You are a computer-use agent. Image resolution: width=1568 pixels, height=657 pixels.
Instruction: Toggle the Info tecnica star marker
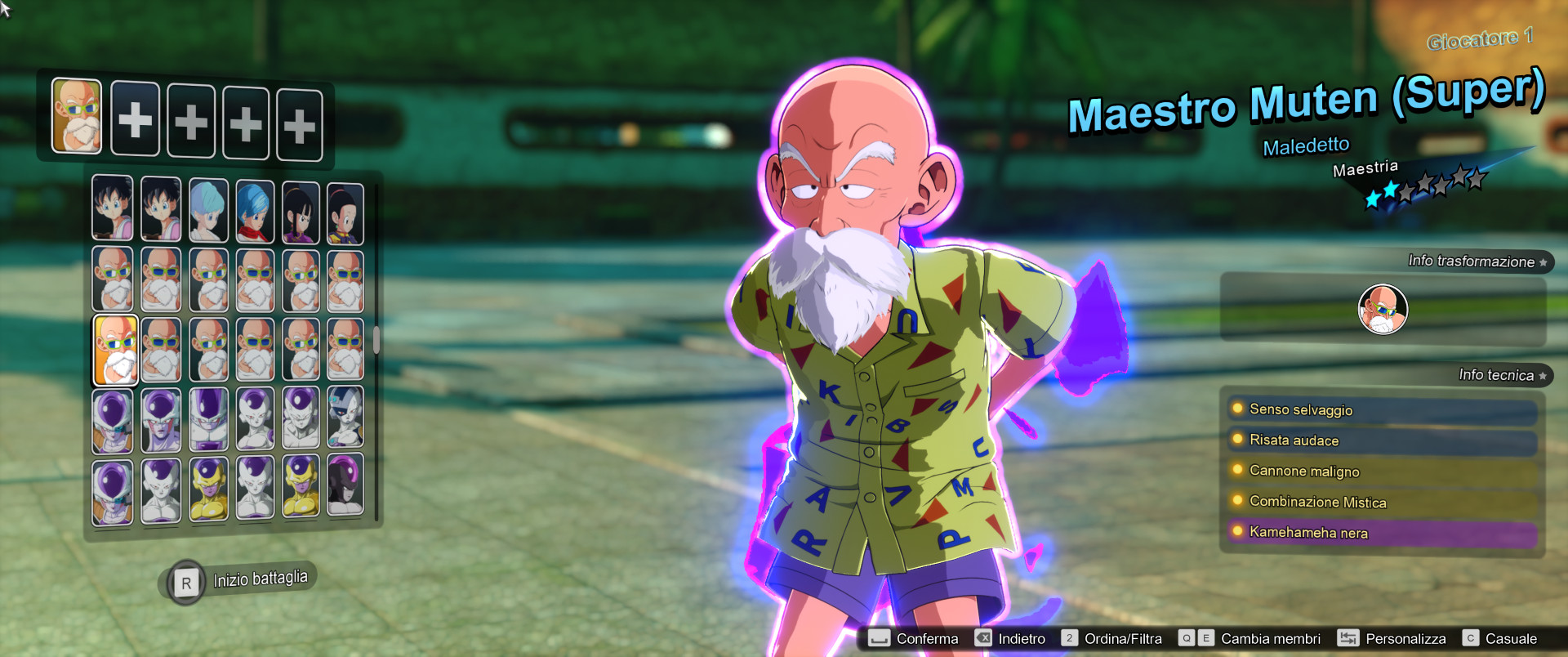(1542, 375)
